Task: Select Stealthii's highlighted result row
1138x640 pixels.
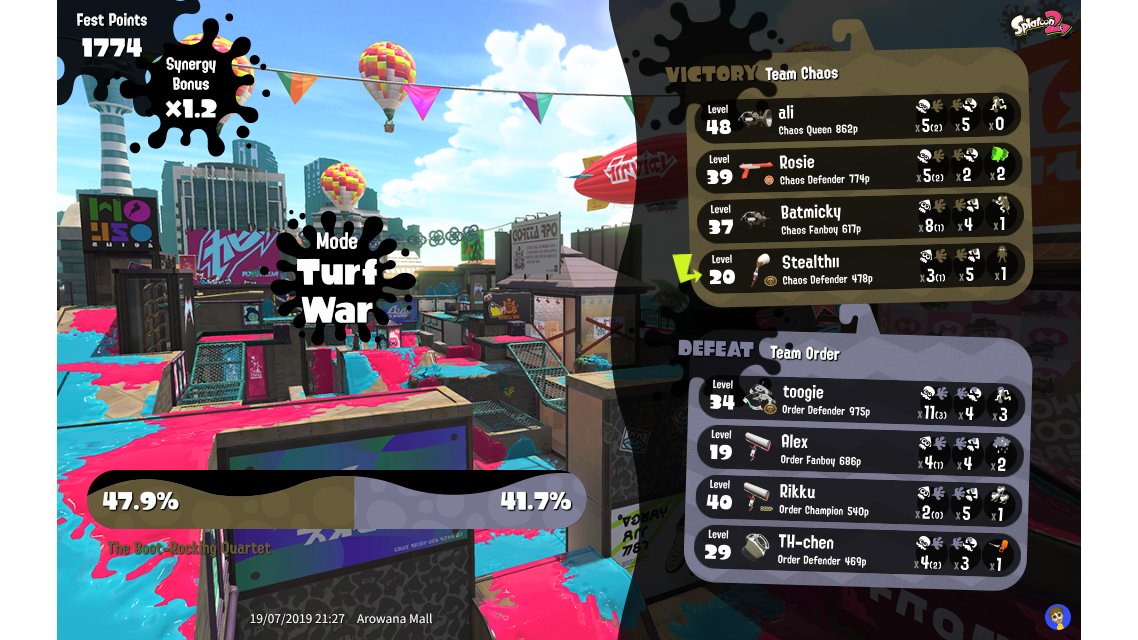Action: tap(858, 268)
